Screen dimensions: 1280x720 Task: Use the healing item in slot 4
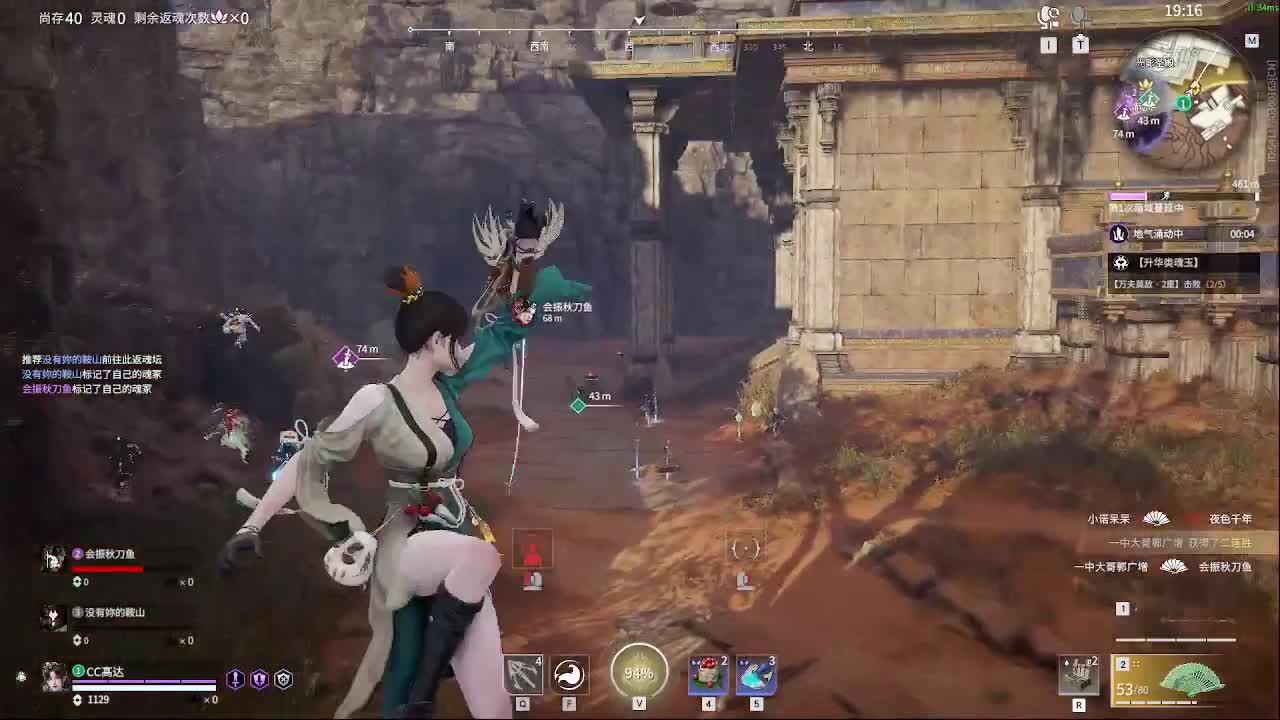tap(708, 672)
